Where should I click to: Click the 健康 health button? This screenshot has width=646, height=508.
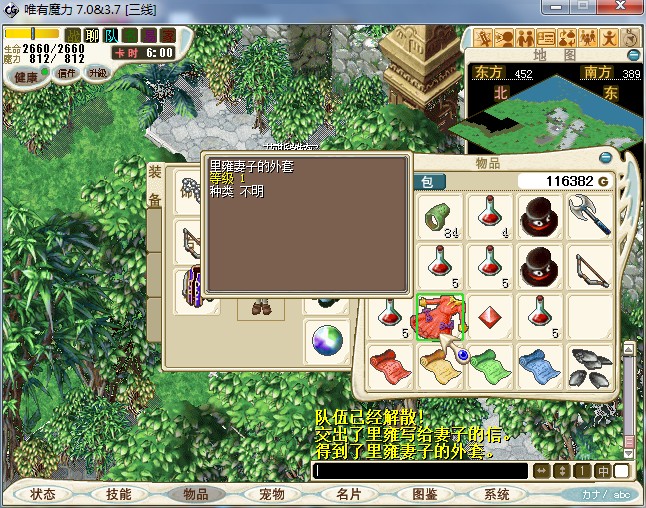pyautogui.click(x=26, y=77)
